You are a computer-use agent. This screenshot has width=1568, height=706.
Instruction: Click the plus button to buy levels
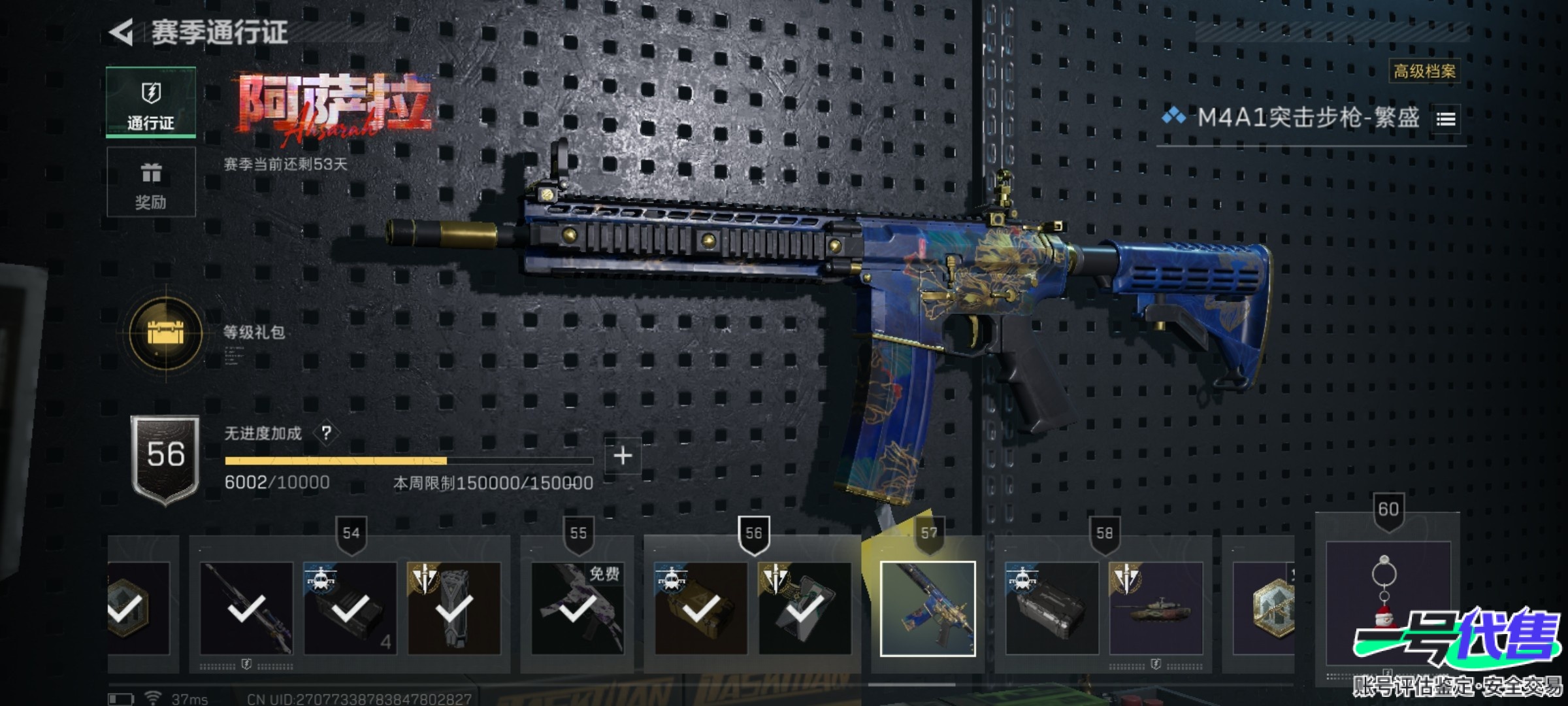623,456
